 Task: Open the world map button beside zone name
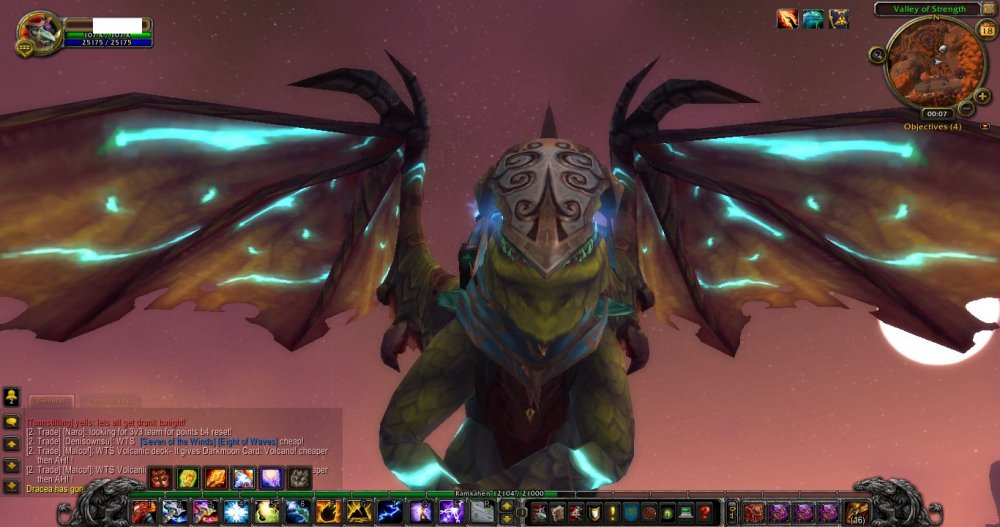[989, 9]
